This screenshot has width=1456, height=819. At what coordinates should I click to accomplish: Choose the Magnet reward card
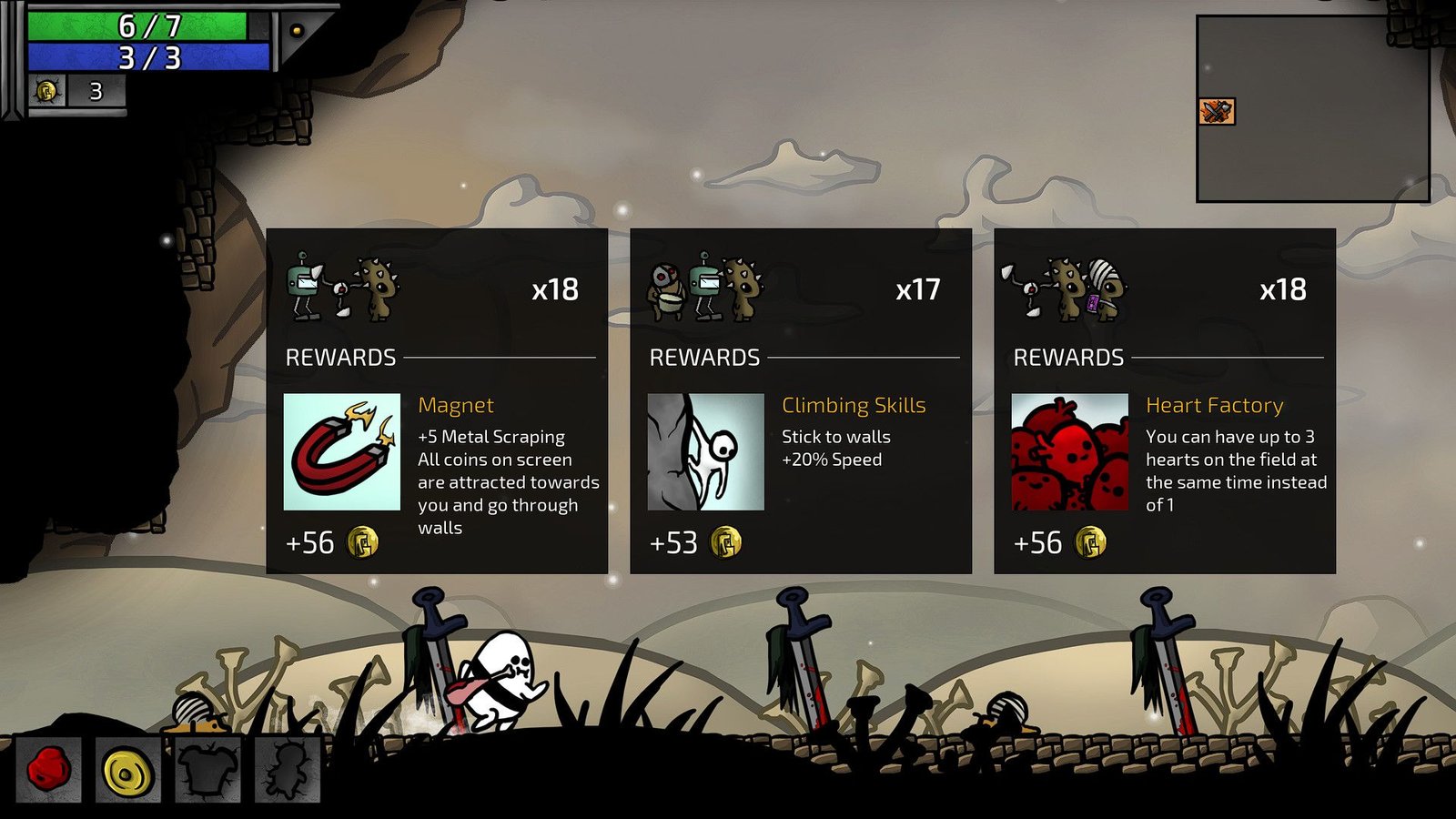point(436,400)
